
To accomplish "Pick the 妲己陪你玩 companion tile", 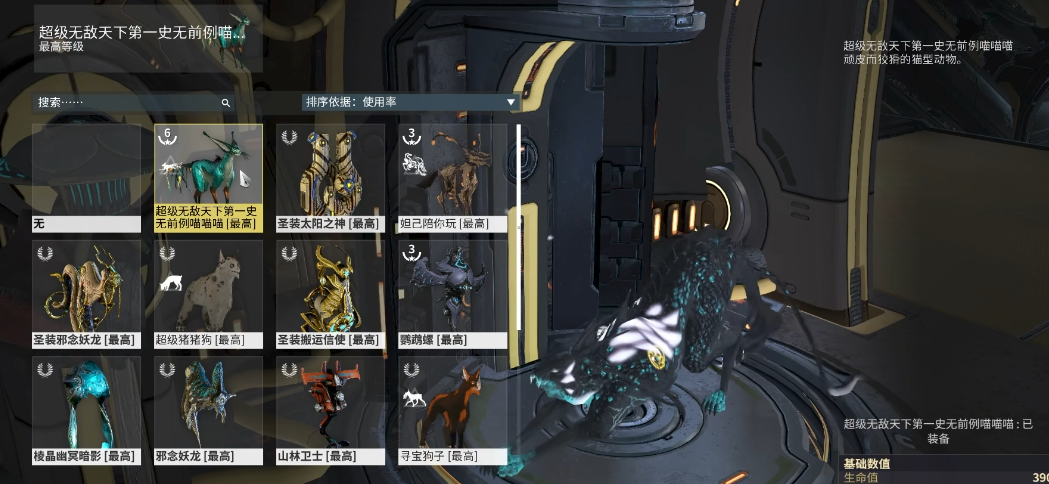I will [x=452, y=177].
